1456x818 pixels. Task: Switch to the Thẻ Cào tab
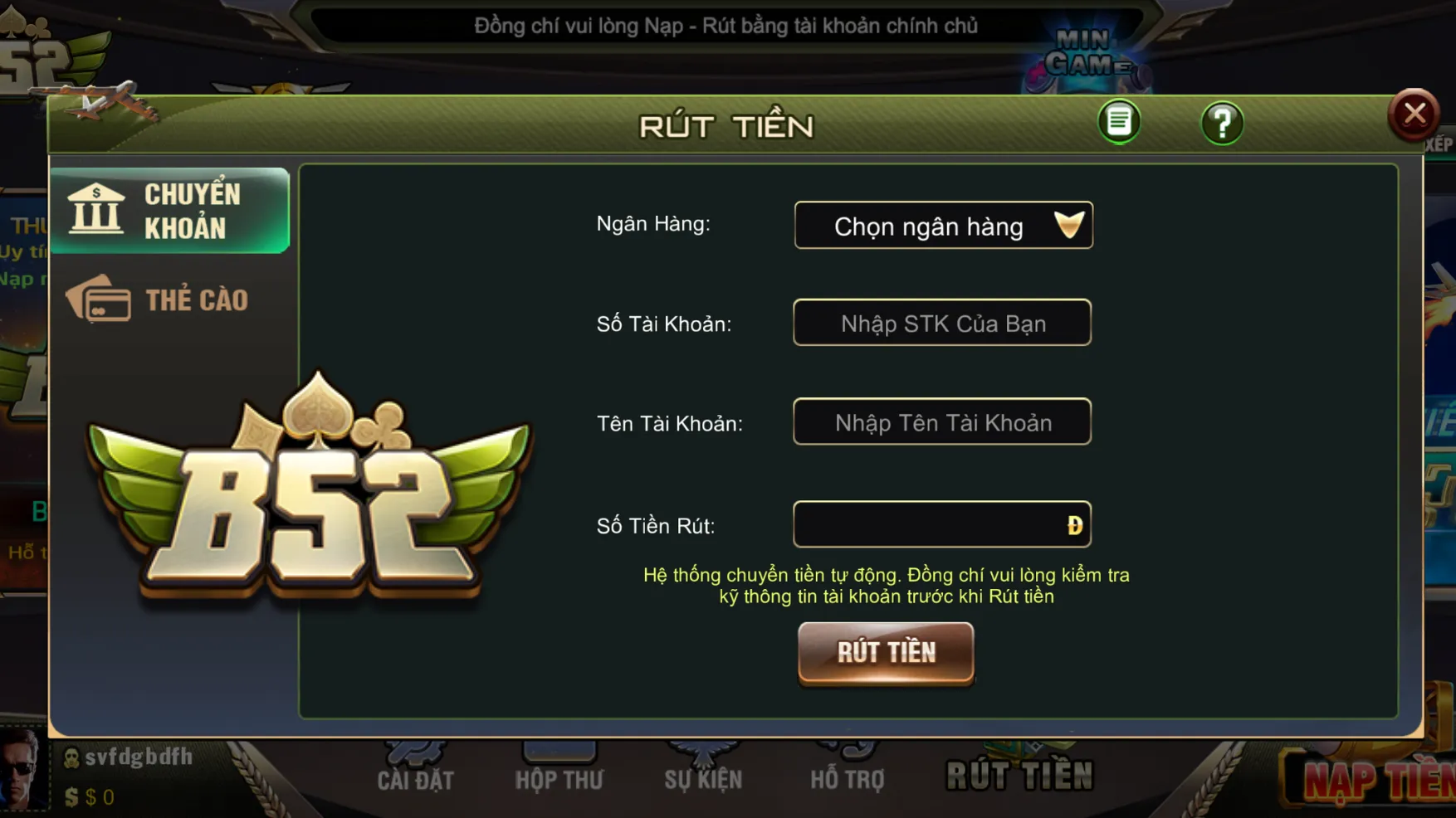point(170,299)
